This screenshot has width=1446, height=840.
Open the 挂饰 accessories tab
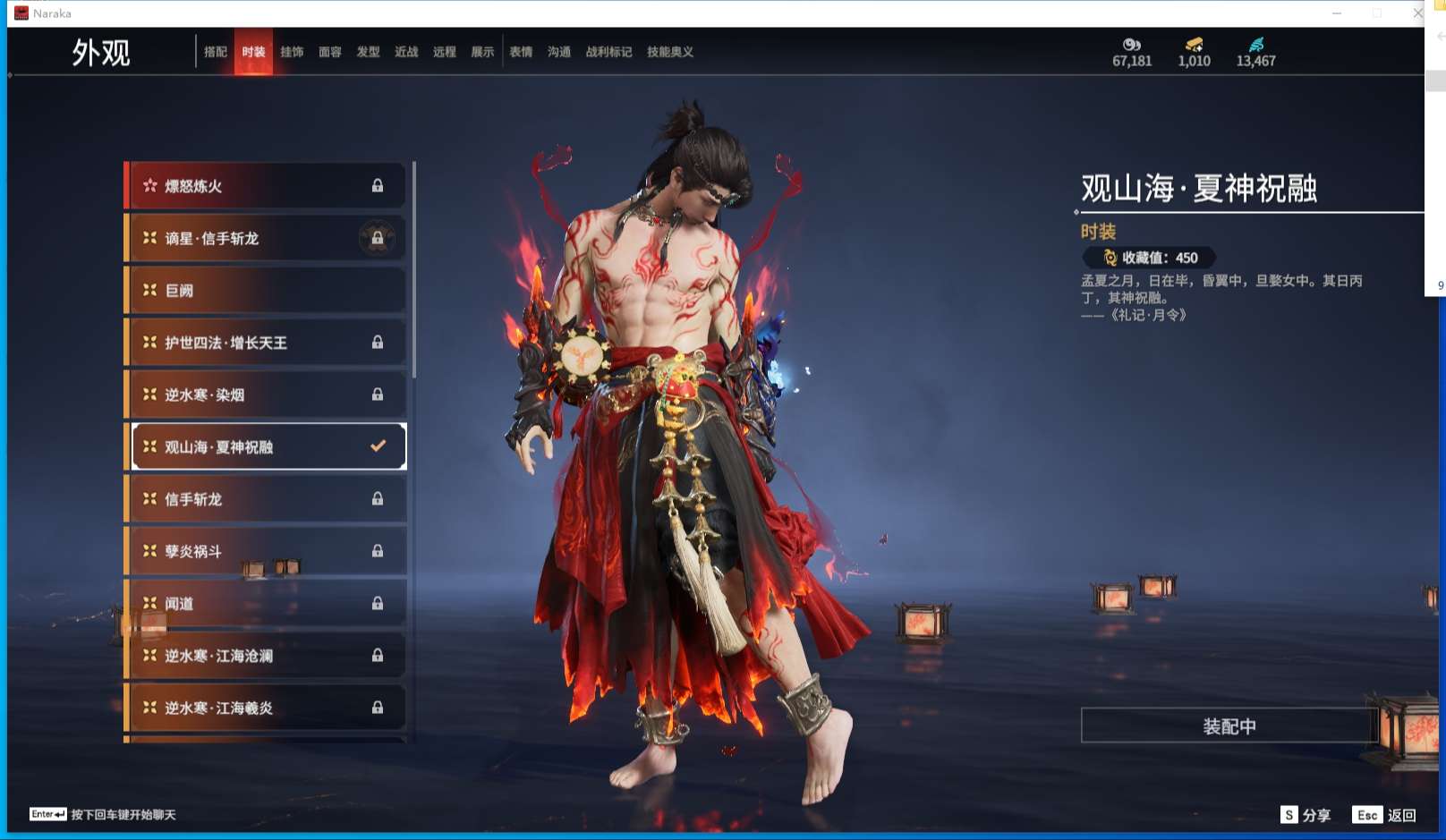point(292,52)
